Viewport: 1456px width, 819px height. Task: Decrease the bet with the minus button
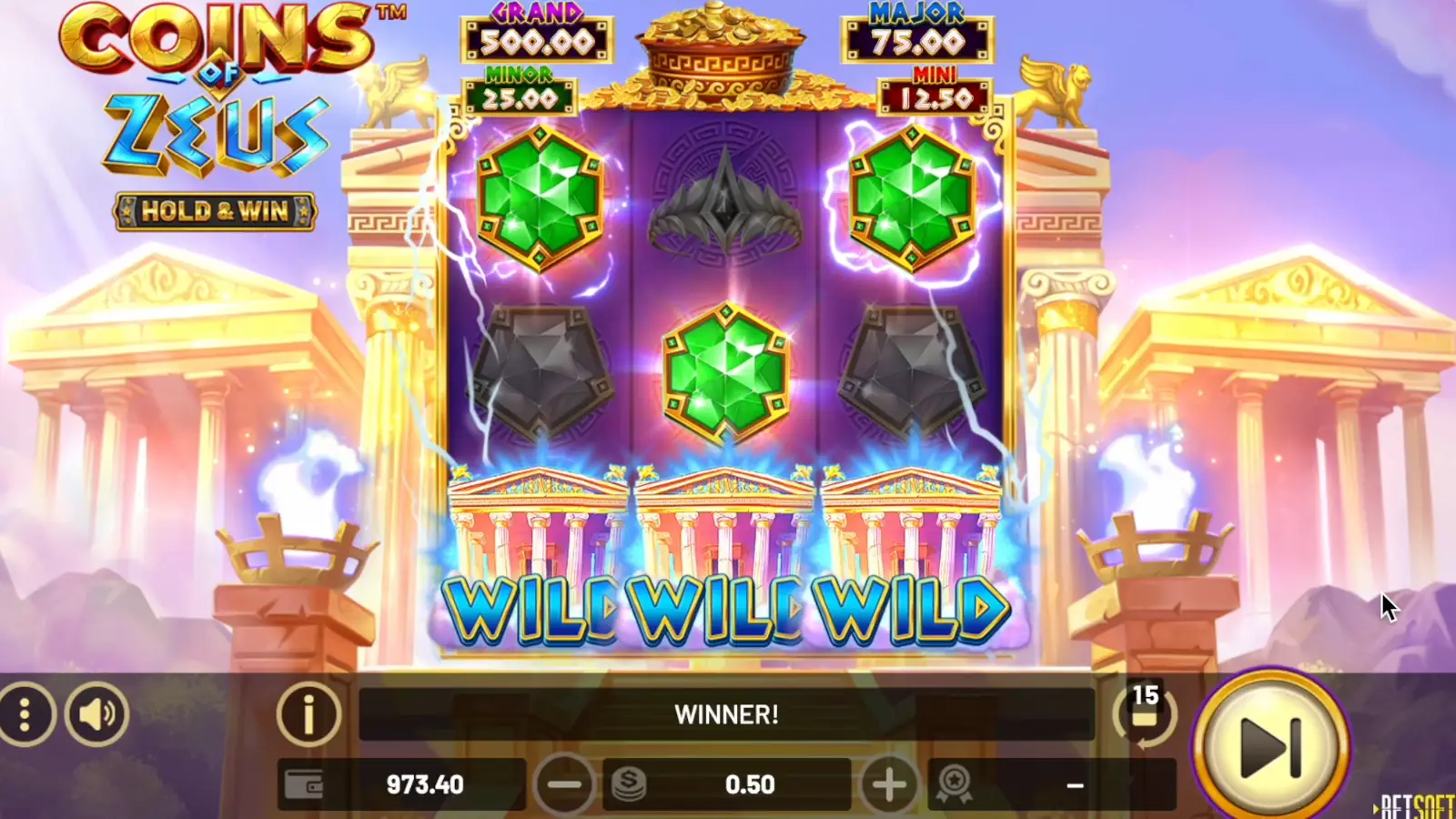564,783
